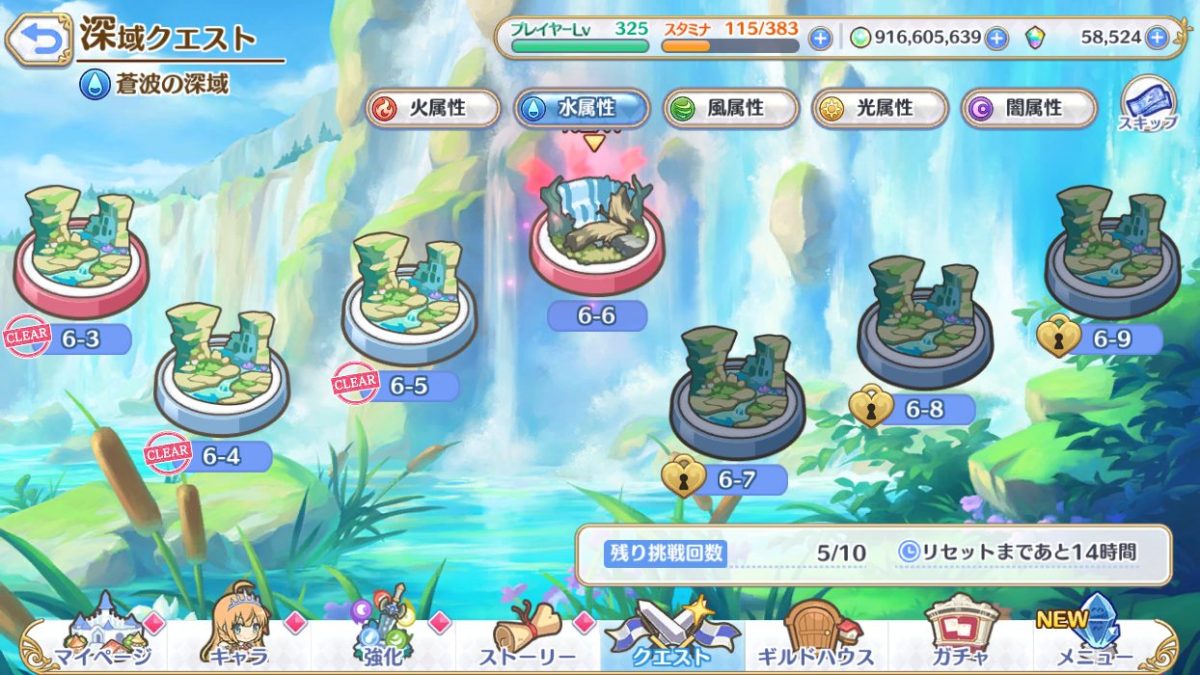Select the 水属性 water tab

tap(582, 108)
